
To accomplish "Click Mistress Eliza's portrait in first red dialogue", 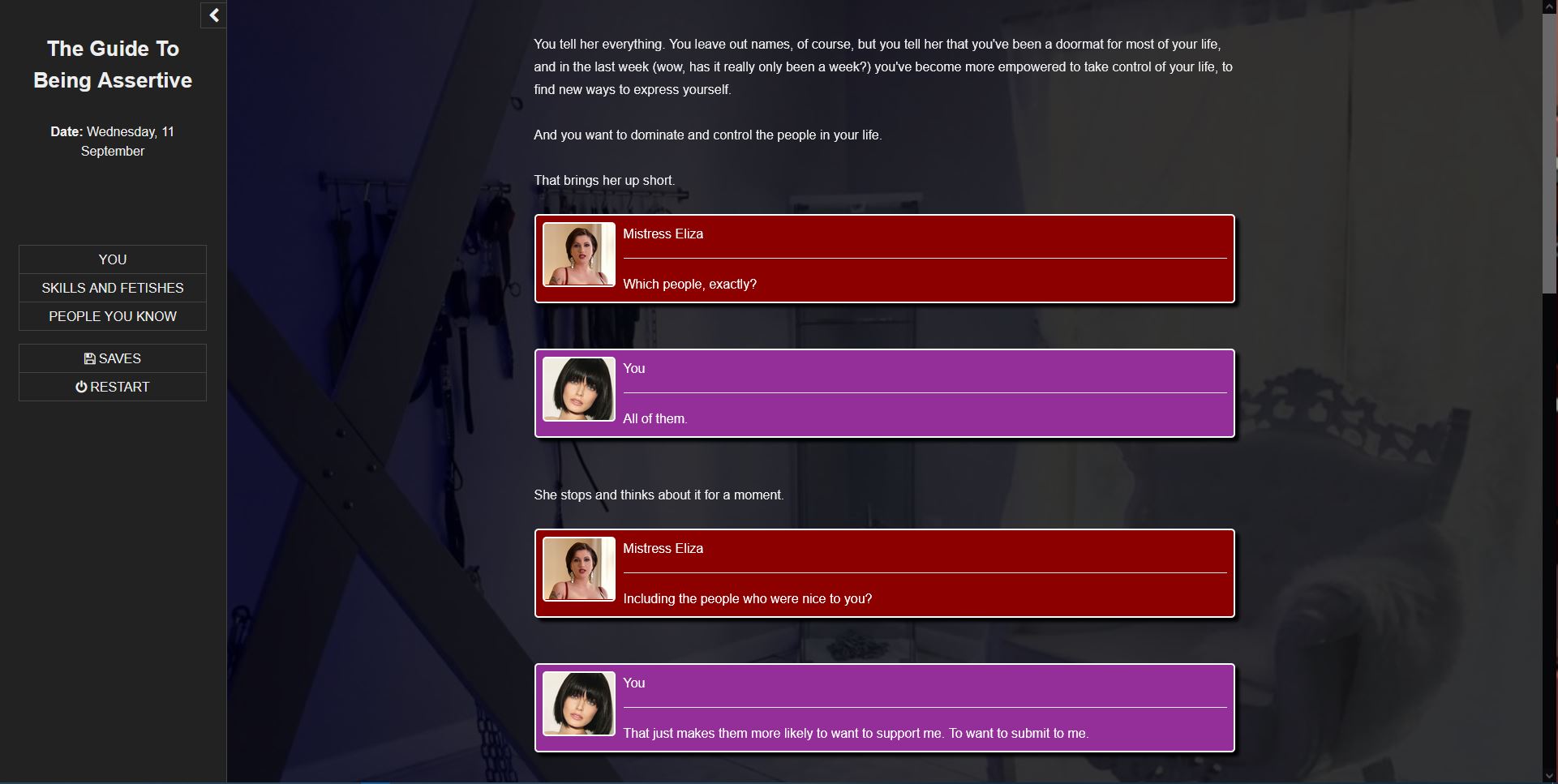I will pyautogui.click(x=578, y=255).
